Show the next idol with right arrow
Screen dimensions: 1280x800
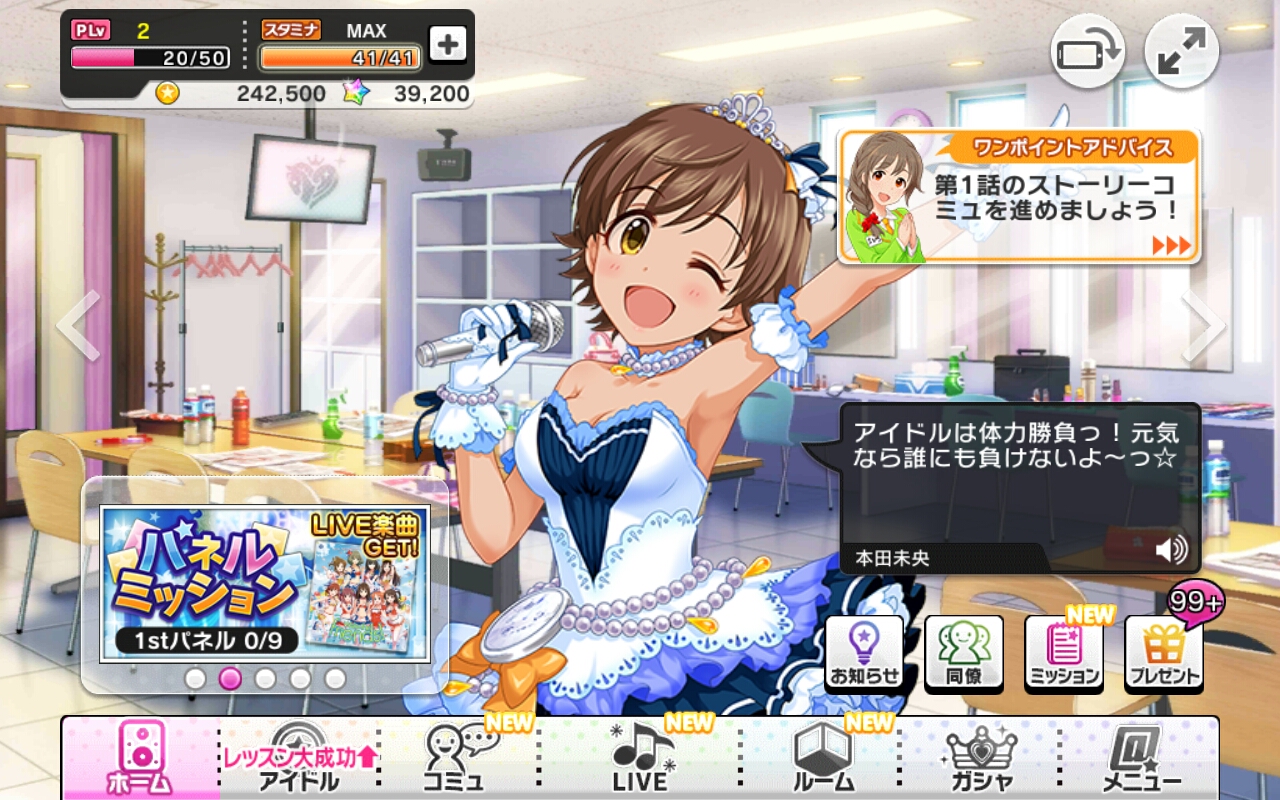pos(1202,325)
